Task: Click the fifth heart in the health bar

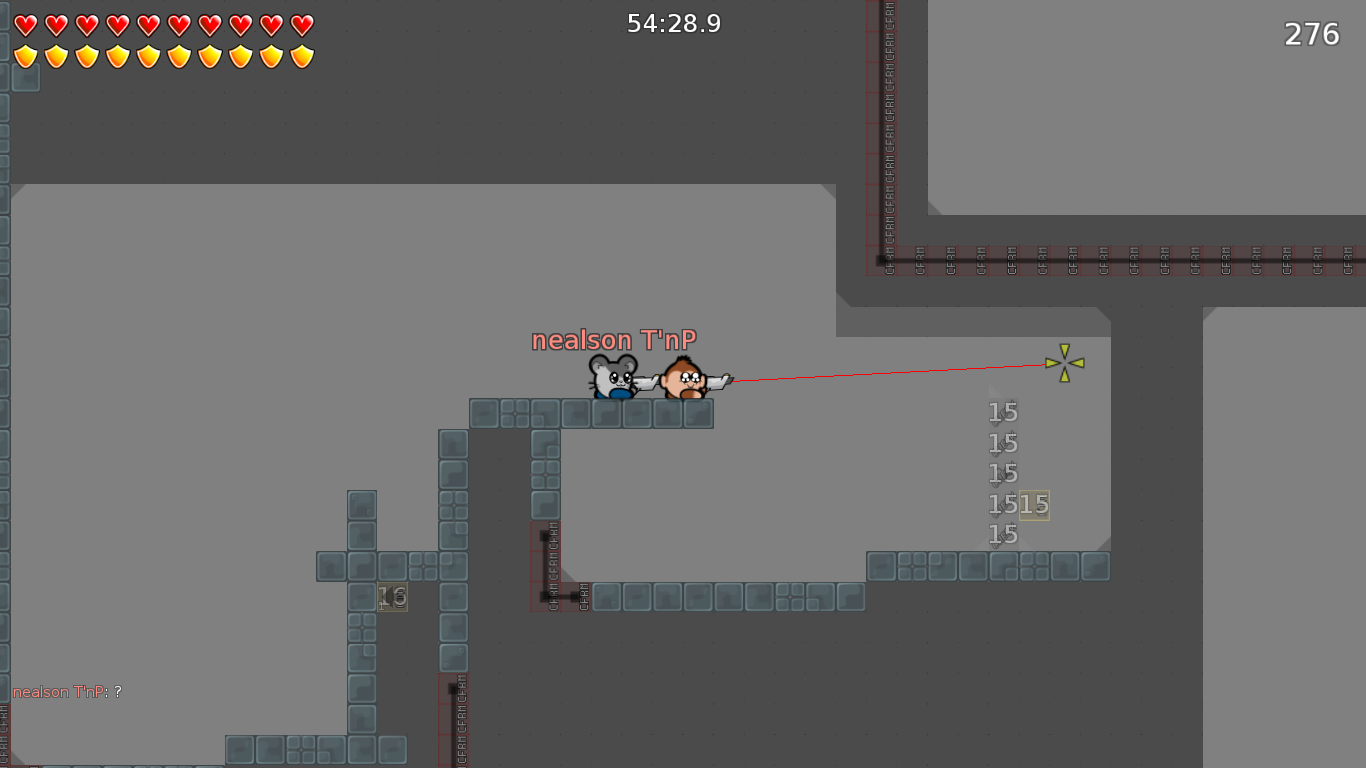Action: click(x=146, y=25)
